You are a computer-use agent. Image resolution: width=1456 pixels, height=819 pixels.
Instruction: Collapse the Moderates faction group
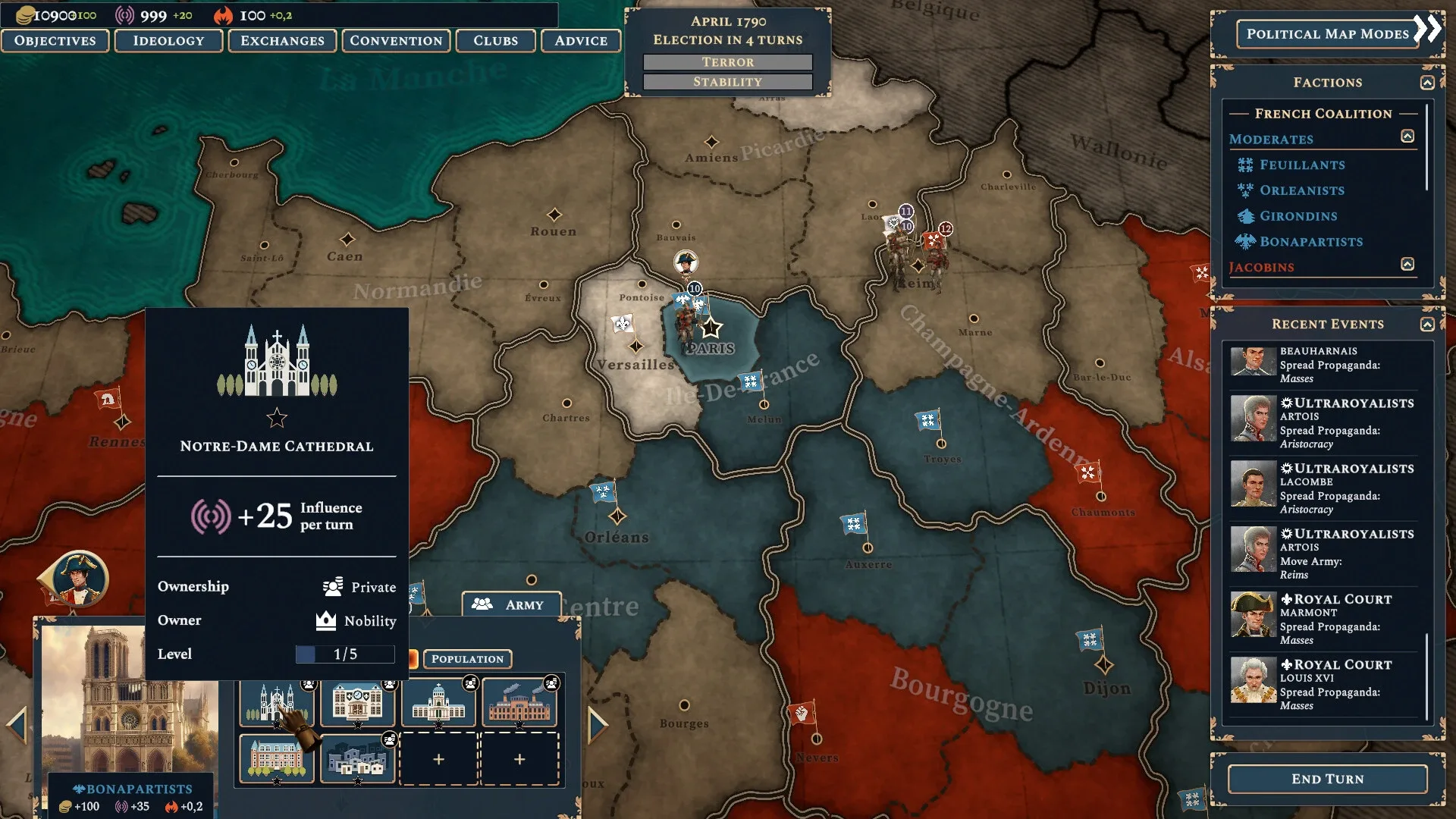1407,136
